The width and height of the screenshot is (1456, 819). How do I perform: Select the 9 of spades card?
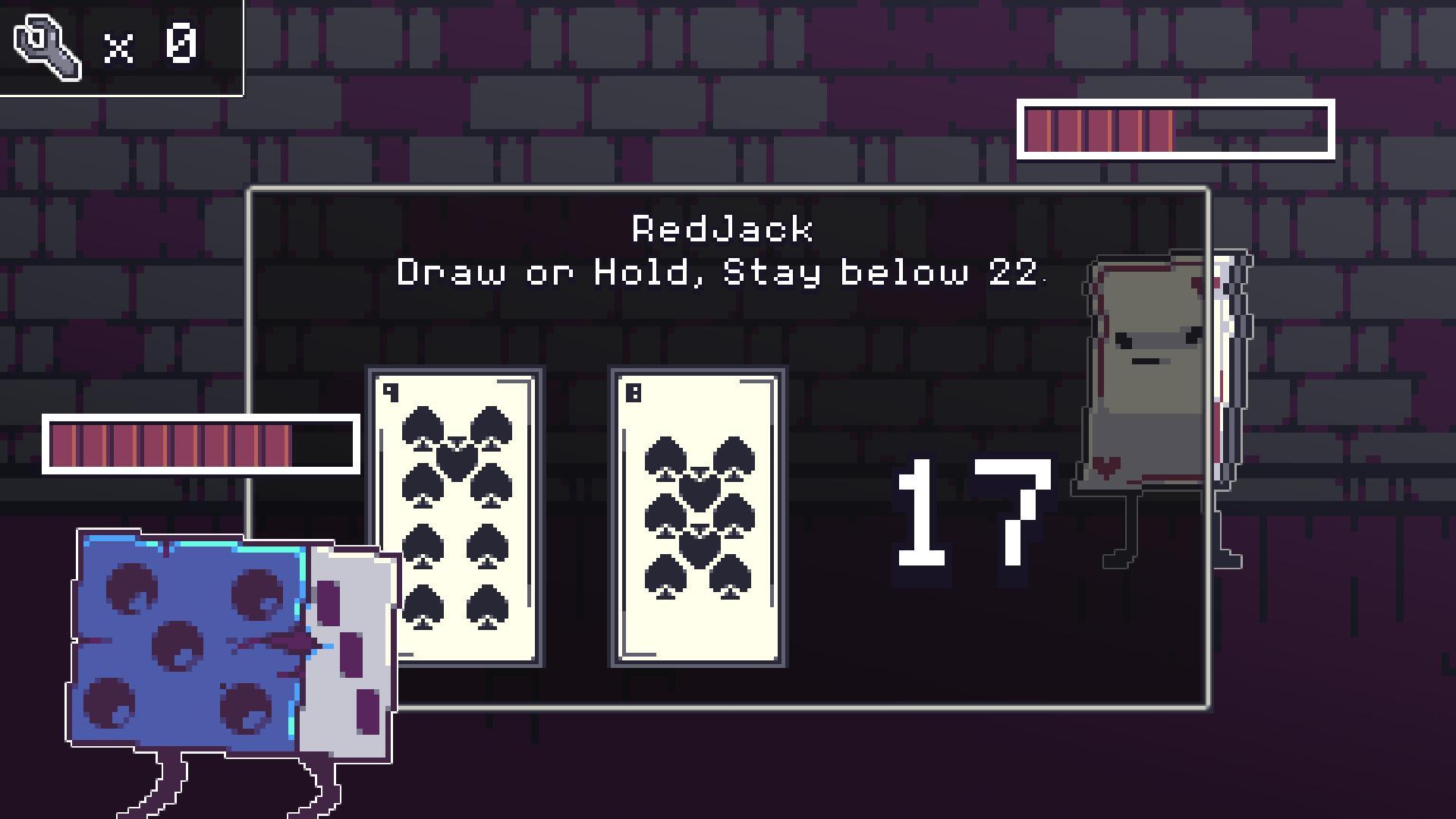pyautogui.click(x=455, y=516)
